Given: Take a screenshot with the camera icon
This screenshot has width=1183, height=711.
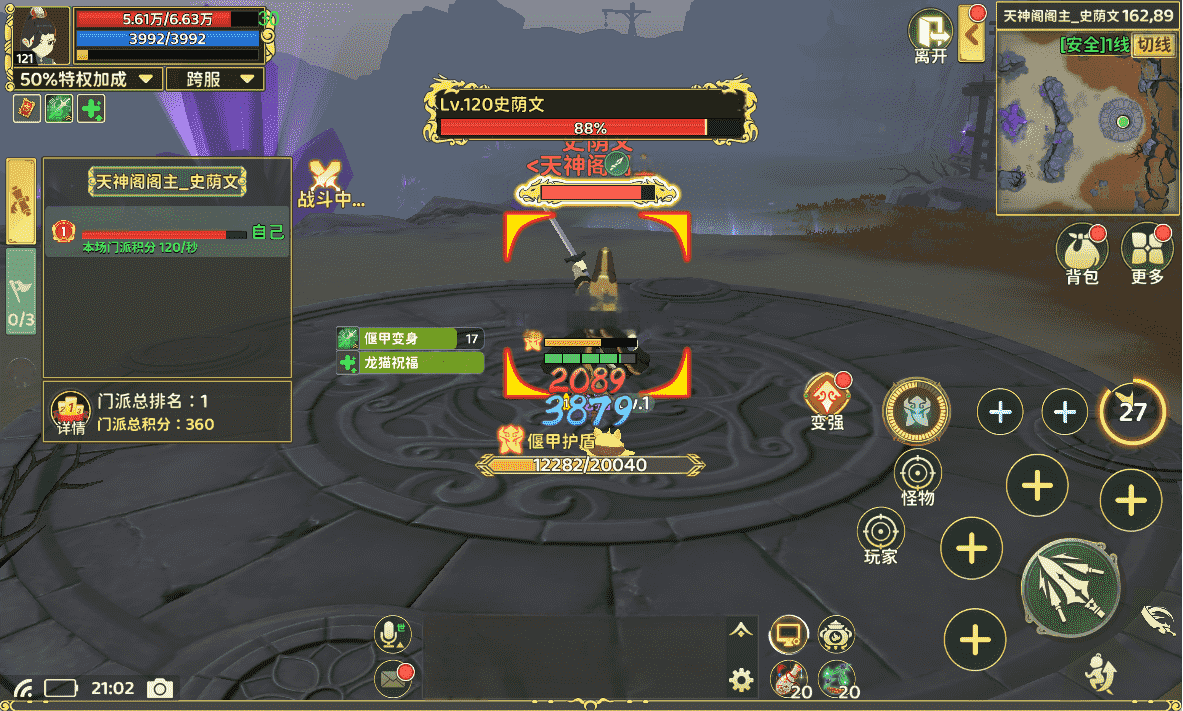Looking at the screenshot, I should click(x=159, y=688).
